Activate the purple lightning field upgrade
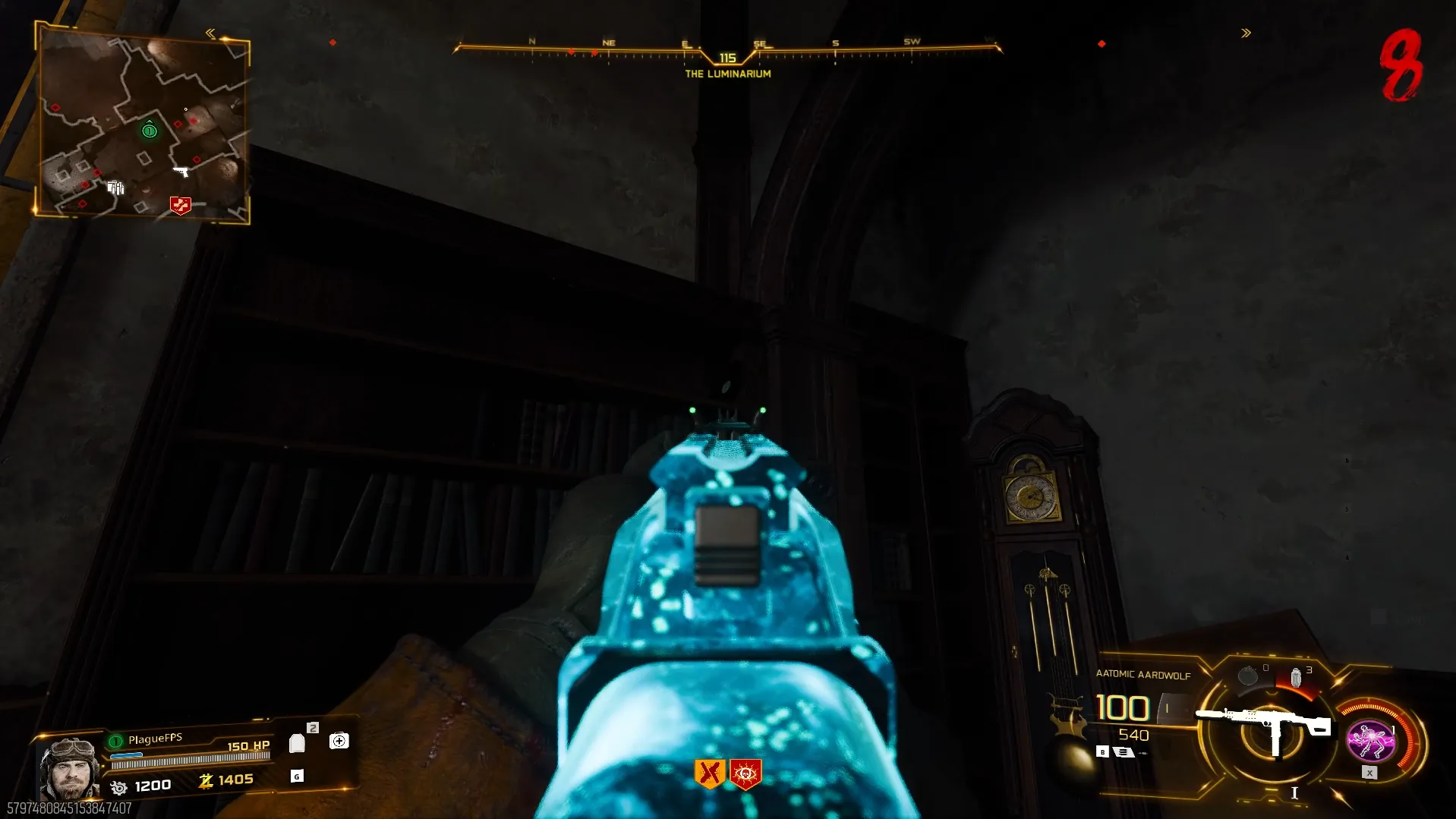 pos(1370,741)
